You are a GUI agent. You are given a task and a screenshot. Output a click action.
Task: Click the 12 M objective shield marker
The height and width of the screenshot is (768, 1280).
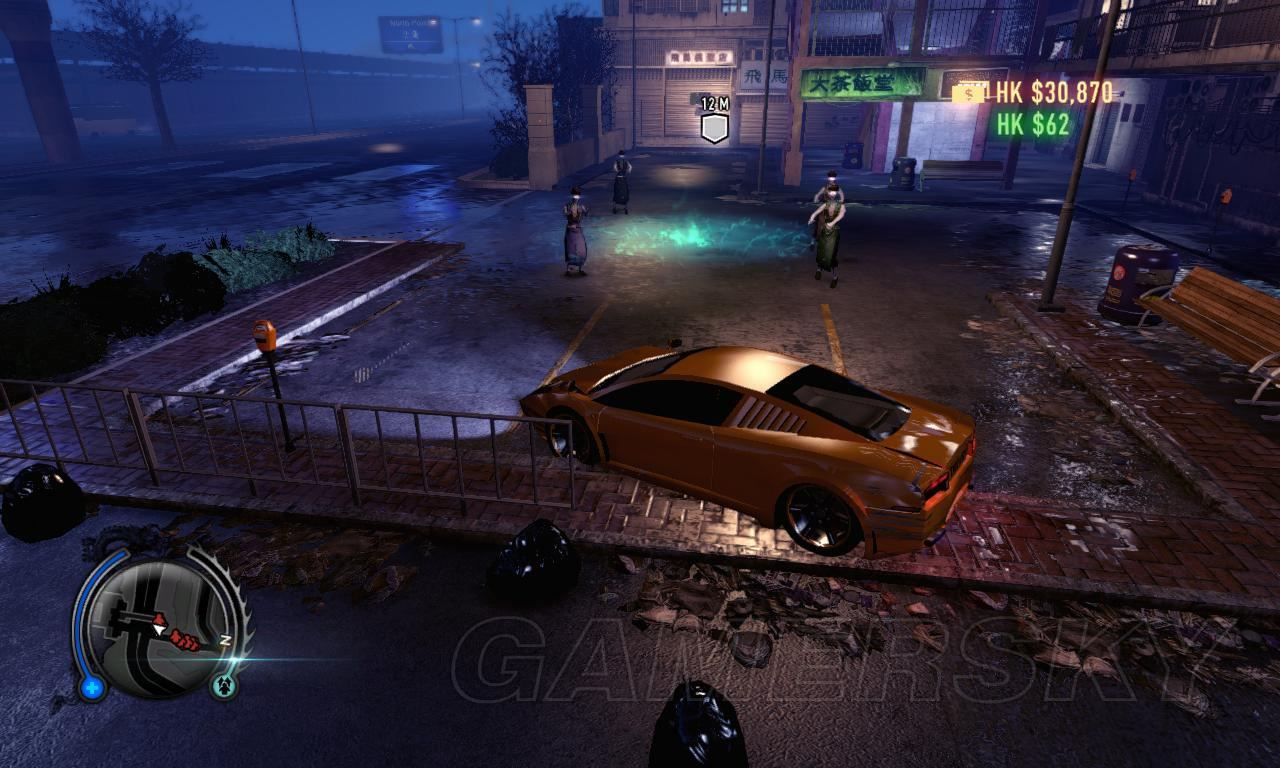(x=714, y=128)
